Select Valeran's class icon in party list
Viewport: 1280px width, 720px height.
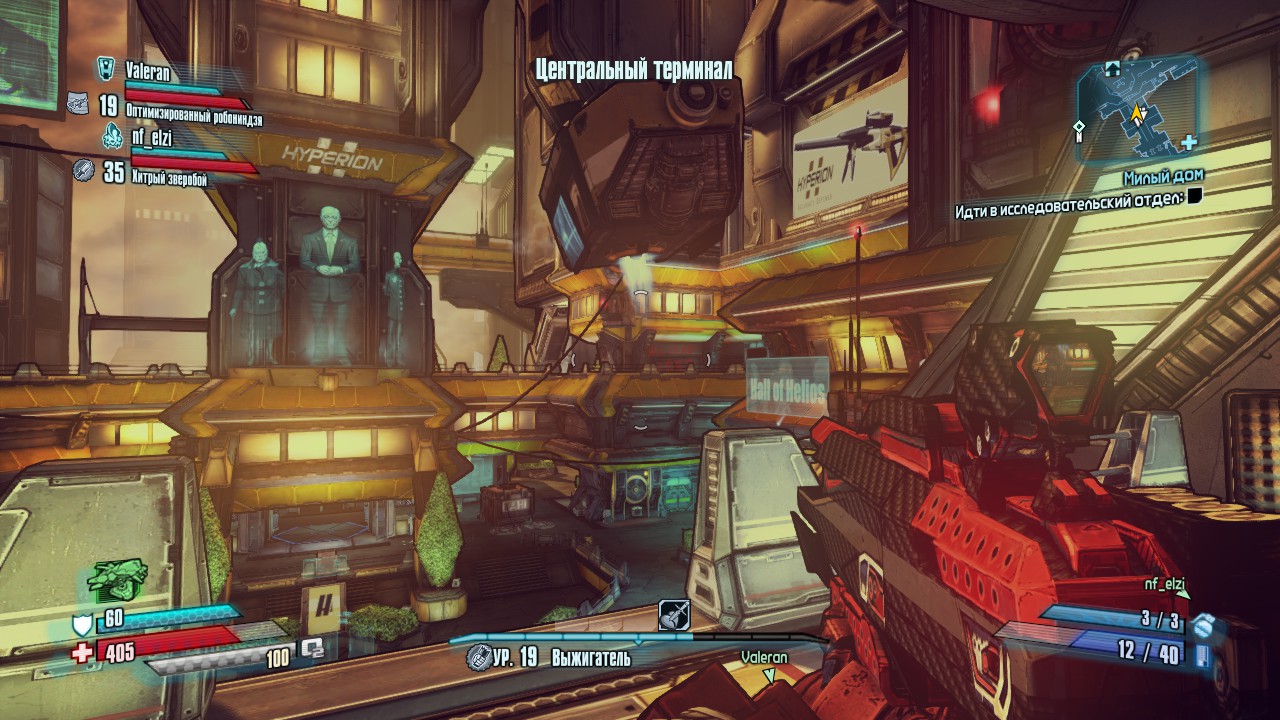[105, 68]
